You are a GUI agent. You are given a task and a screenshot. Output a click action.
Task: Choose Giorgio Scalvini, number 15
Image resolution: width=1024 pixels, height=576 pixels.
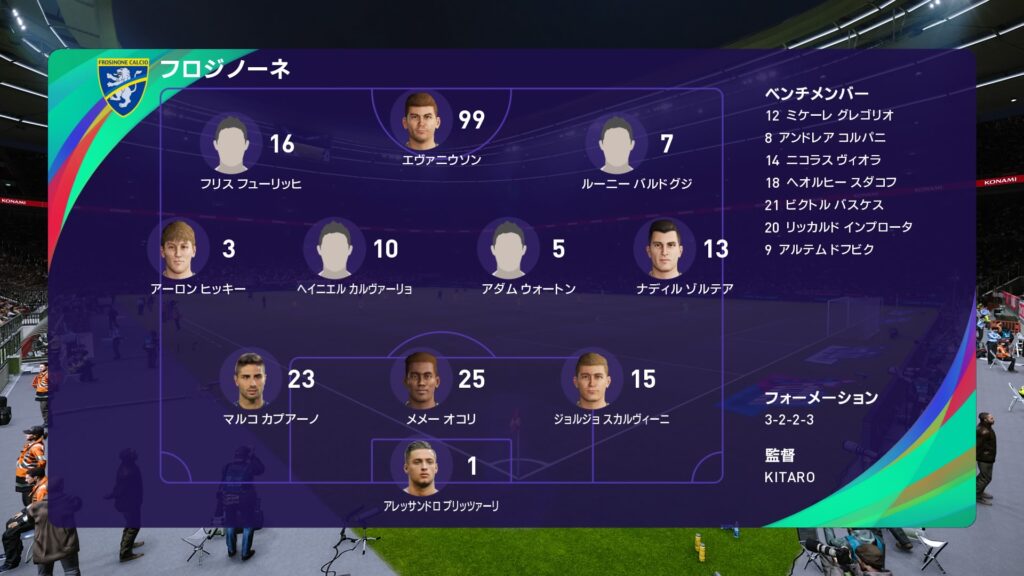click(592, 380)
